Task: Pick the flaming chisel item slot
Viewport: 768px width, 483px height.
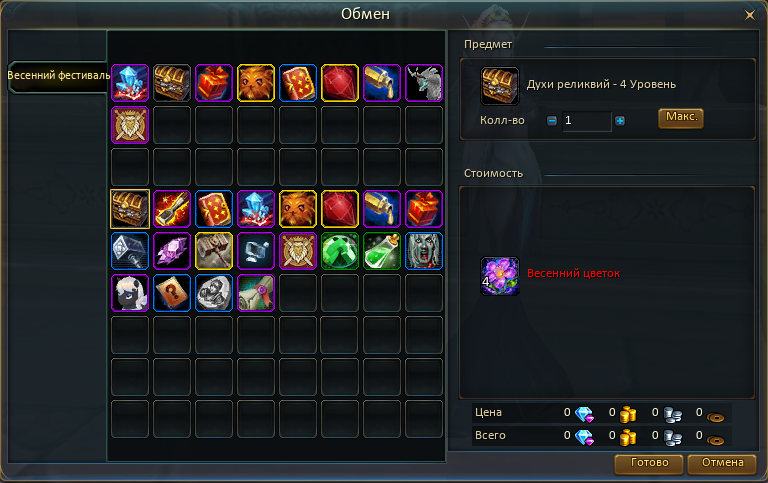Action: coord(172,209)
